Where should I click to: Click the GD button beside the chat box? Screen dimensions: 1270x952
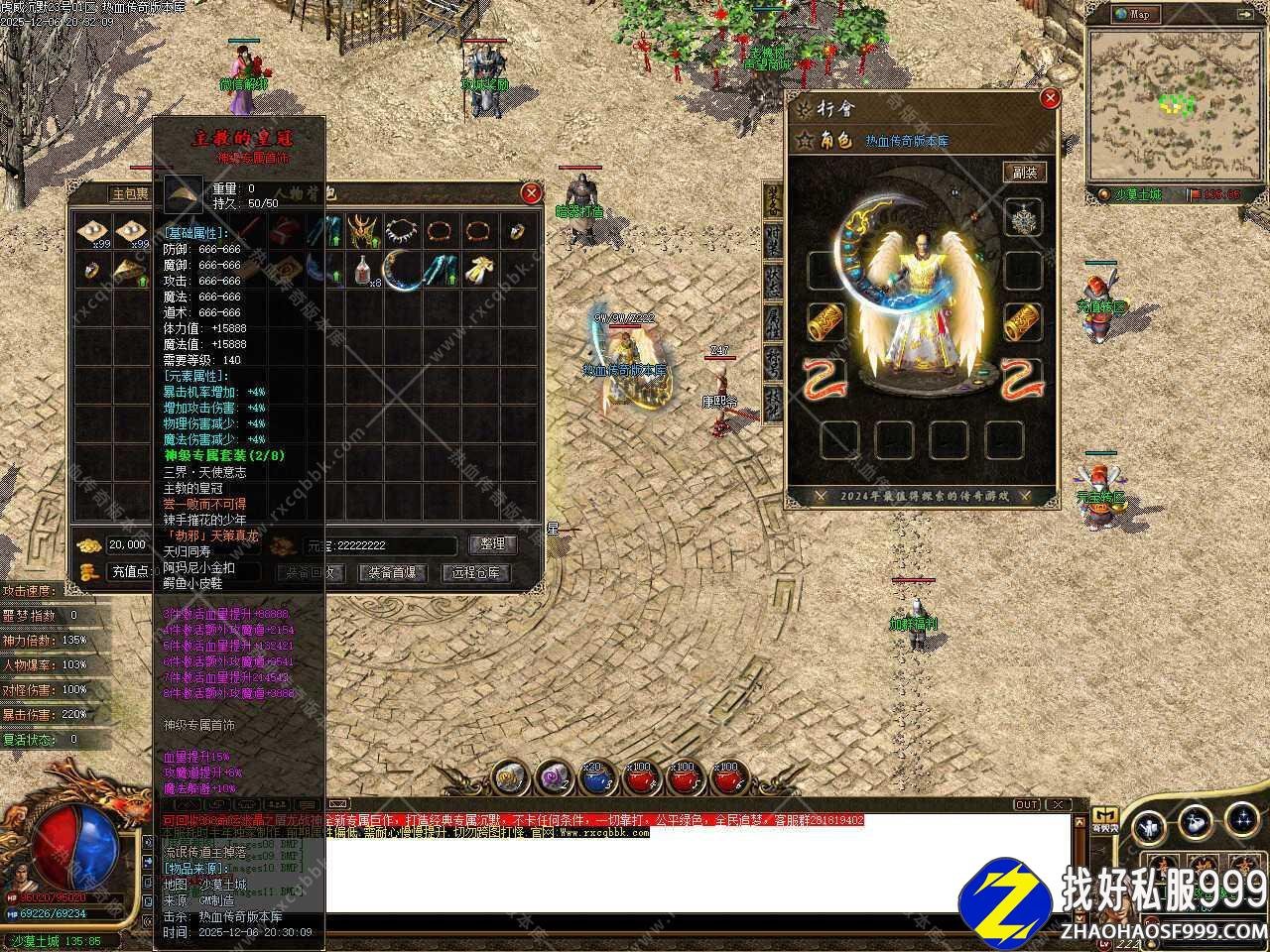[x=1104, y=815]
